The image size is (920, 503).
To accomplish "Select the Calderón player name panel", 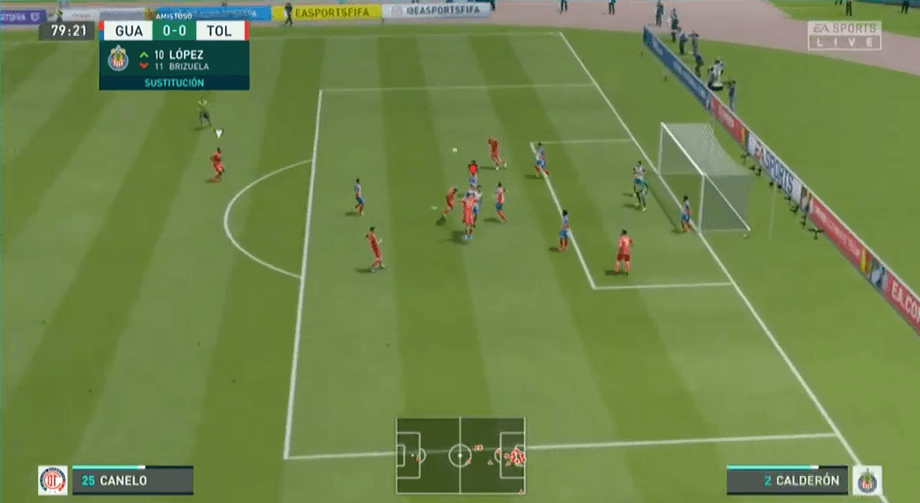I will pyautogui.click(x=787, y=481).
